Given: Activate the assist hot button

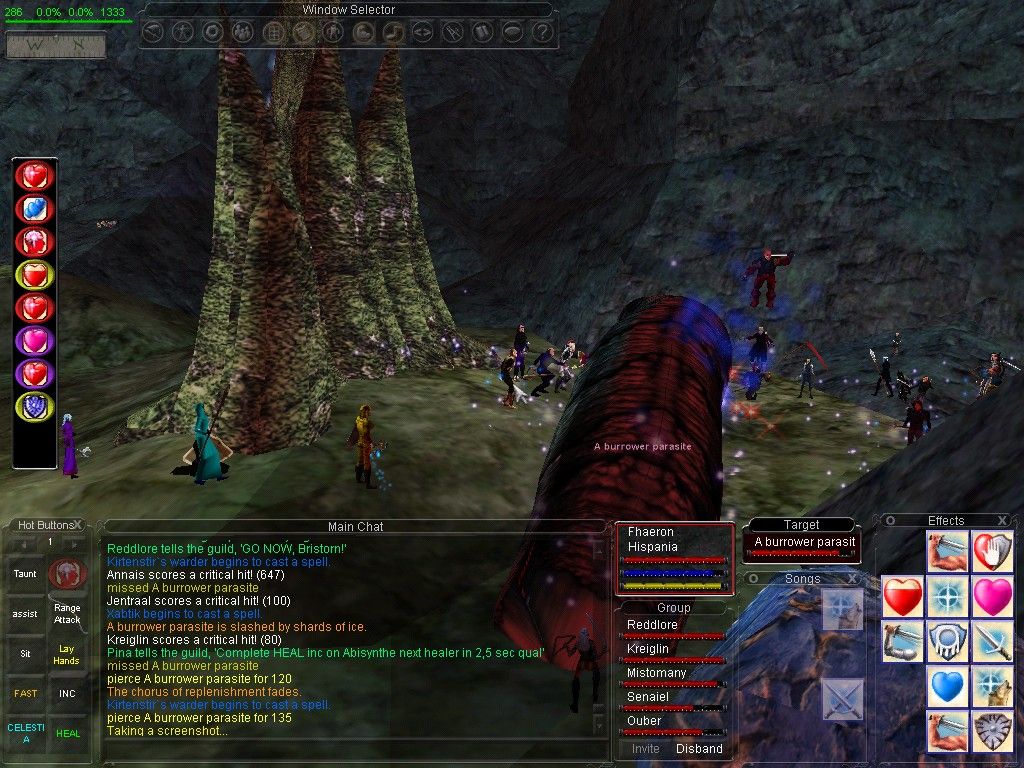Looking at the screenshot, I should pyautogui.click(x=24, y=613).
